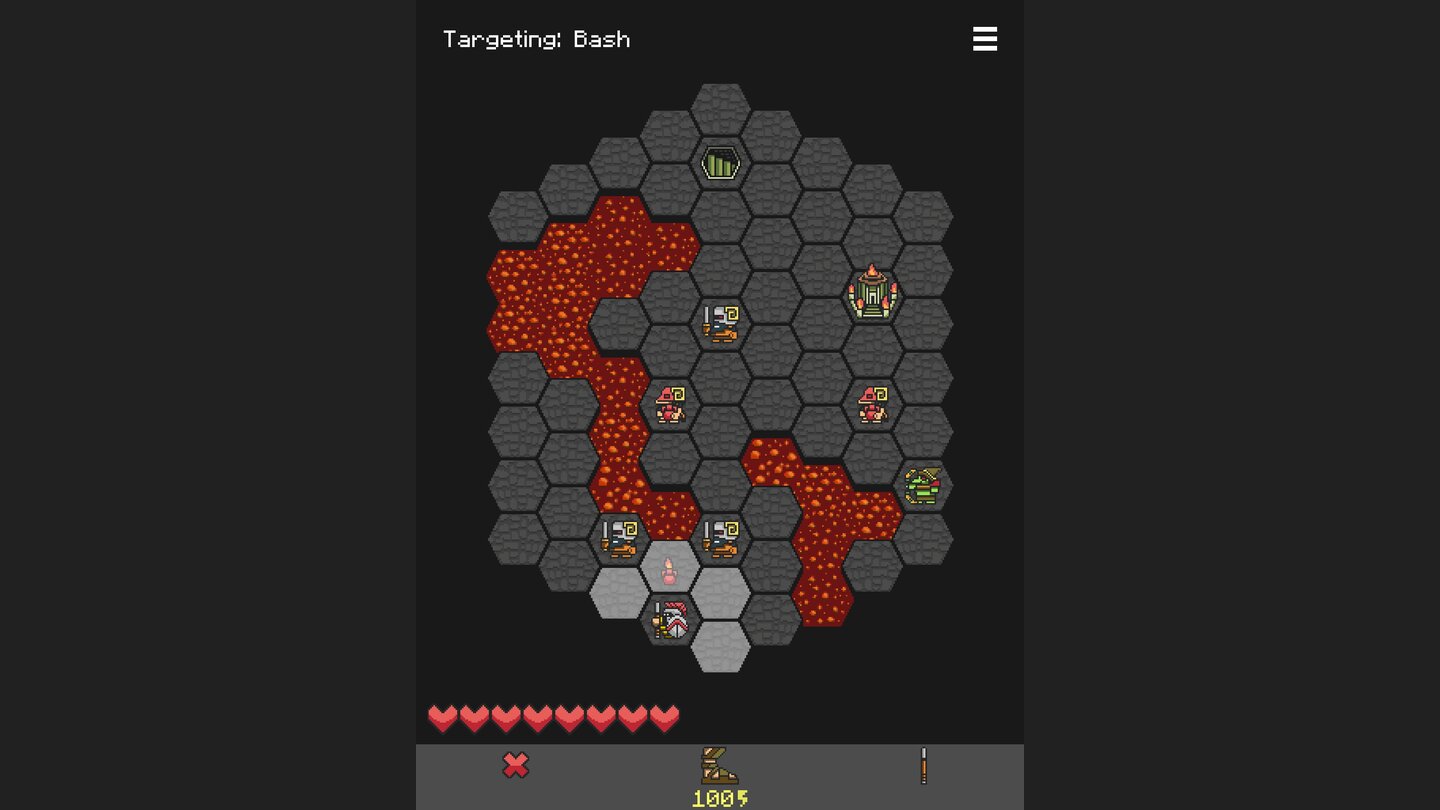1440x810 pixels.
Task: Click the footman demon right of the player
Action: pos(721,537)
